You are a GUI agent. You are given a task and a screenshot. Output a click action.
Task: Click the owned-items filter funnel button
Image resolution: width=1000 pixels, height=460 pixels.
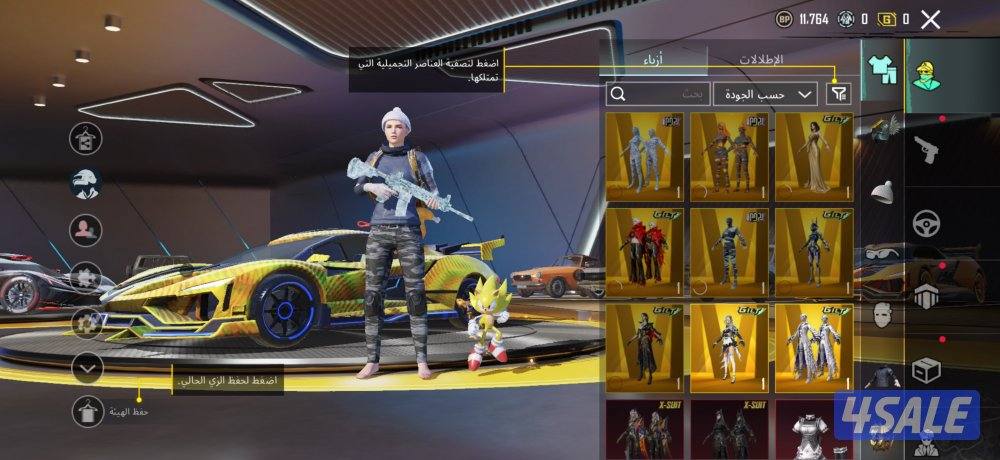click(x=838, y=94)
